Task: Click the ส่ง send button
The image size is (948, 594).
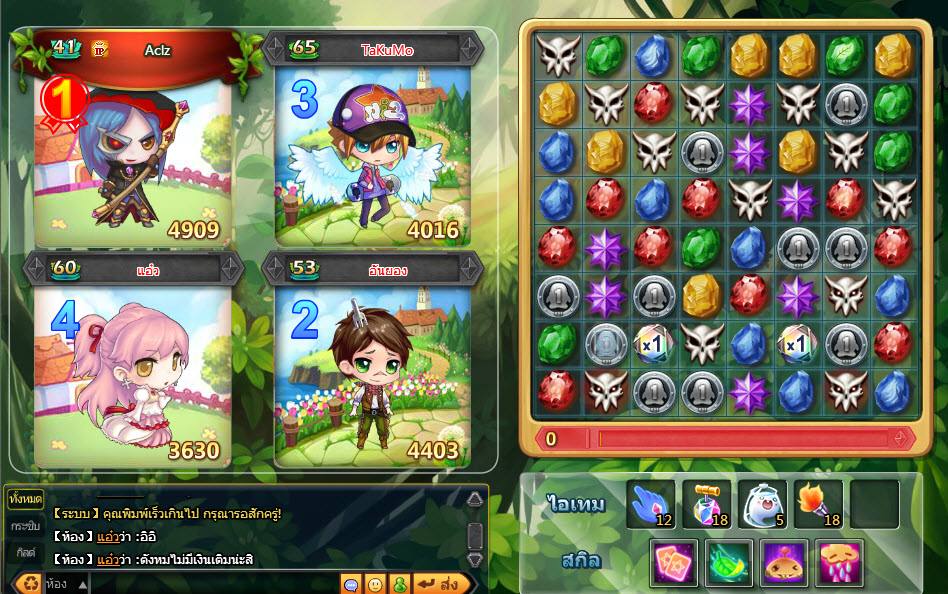Action: tap(441, 583)
